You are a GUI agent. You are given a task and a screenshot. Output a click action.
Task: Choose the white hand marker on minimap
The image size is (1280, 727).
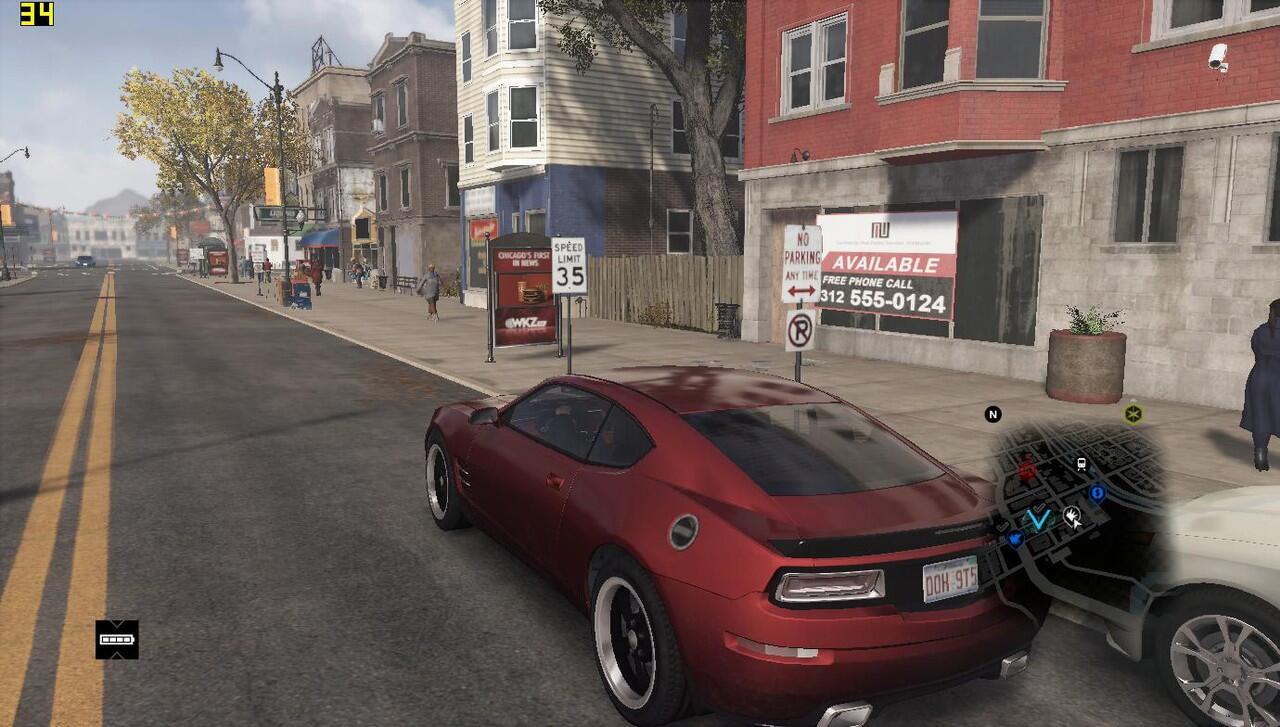(1072, 516)
